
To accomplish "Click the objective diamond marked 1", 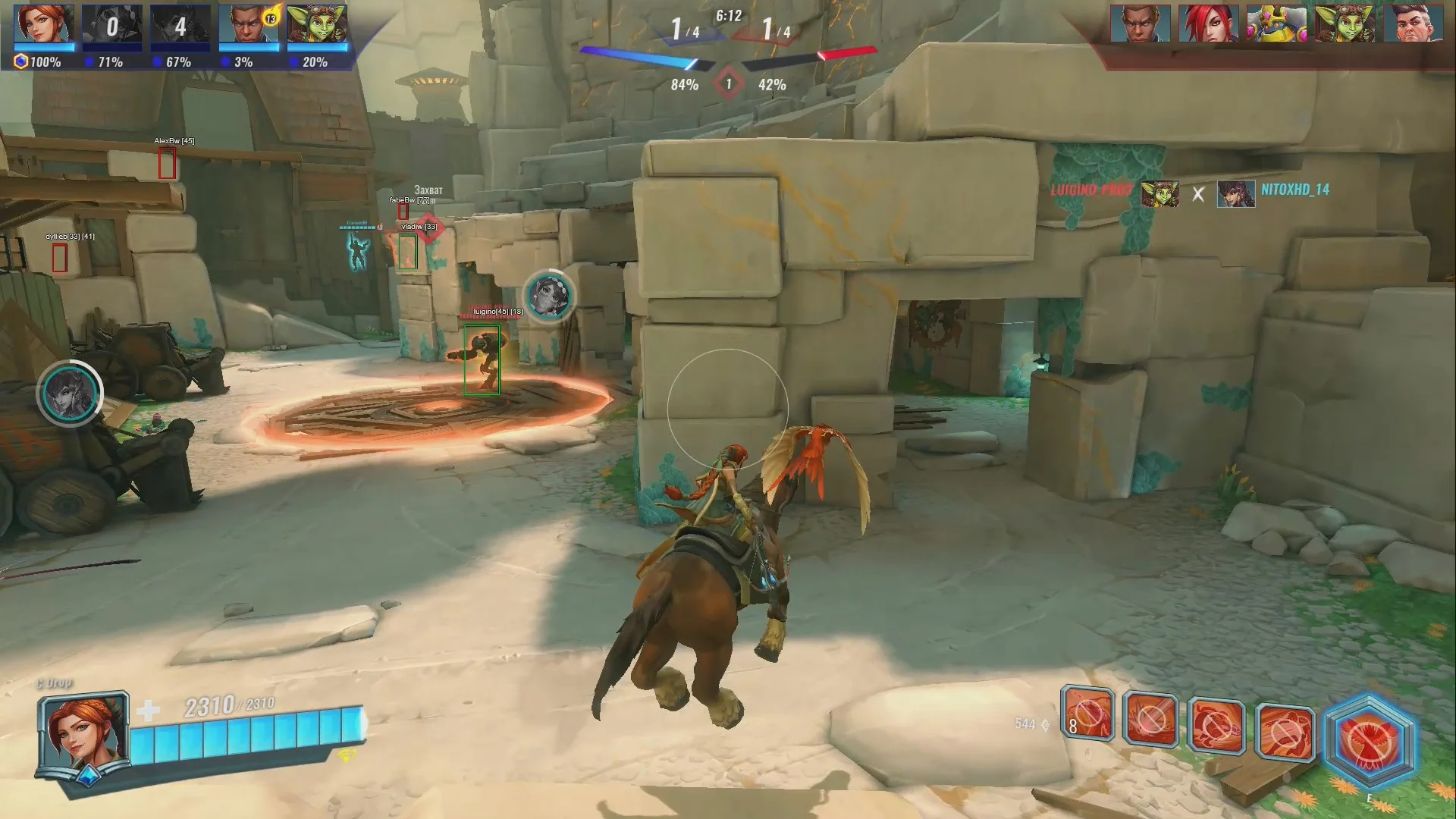I will pyautogui.click(x=728, y=83).
